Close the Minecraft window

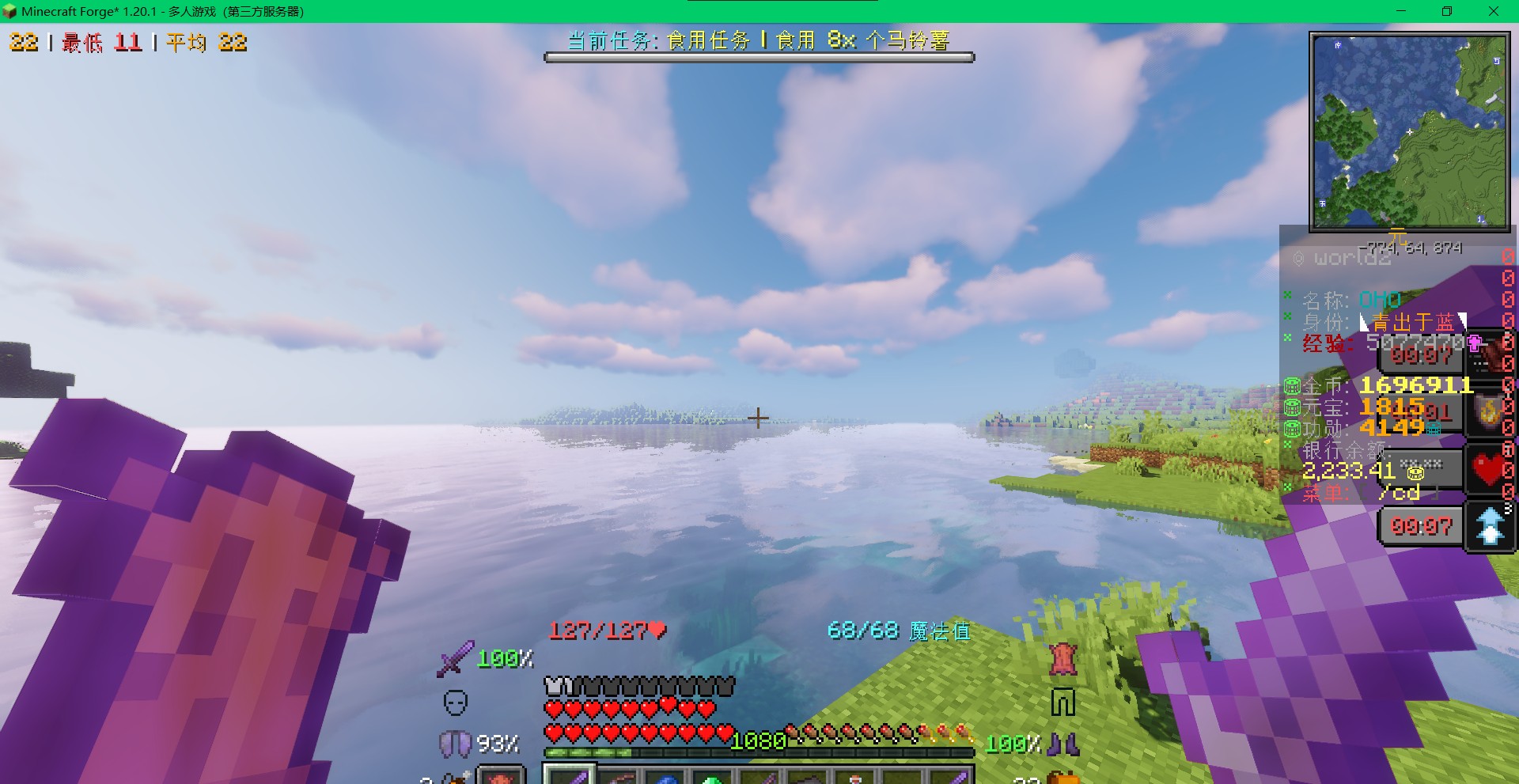click(x=1494, y=11)
